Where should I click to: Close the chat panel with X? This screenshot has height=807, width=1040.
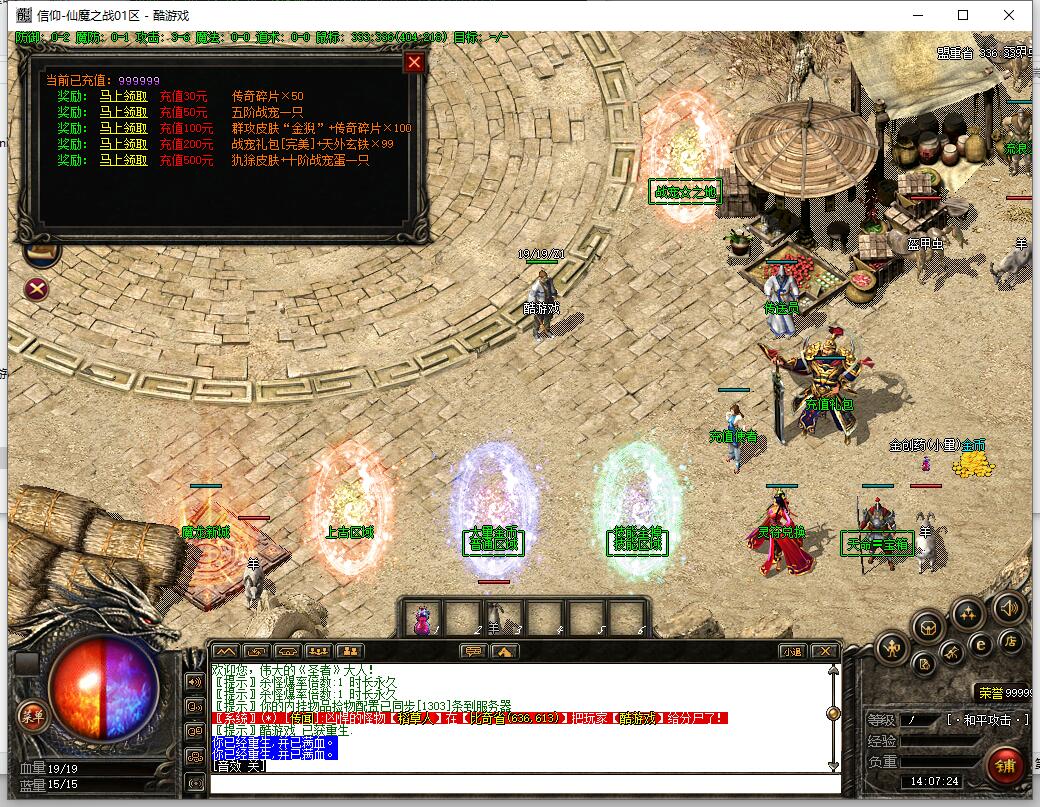[824, 651]
